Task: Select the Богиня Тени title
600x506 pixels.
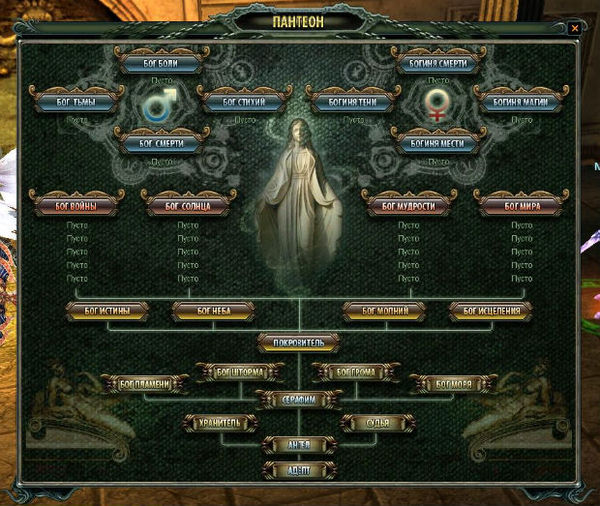Action: [352, 102]
